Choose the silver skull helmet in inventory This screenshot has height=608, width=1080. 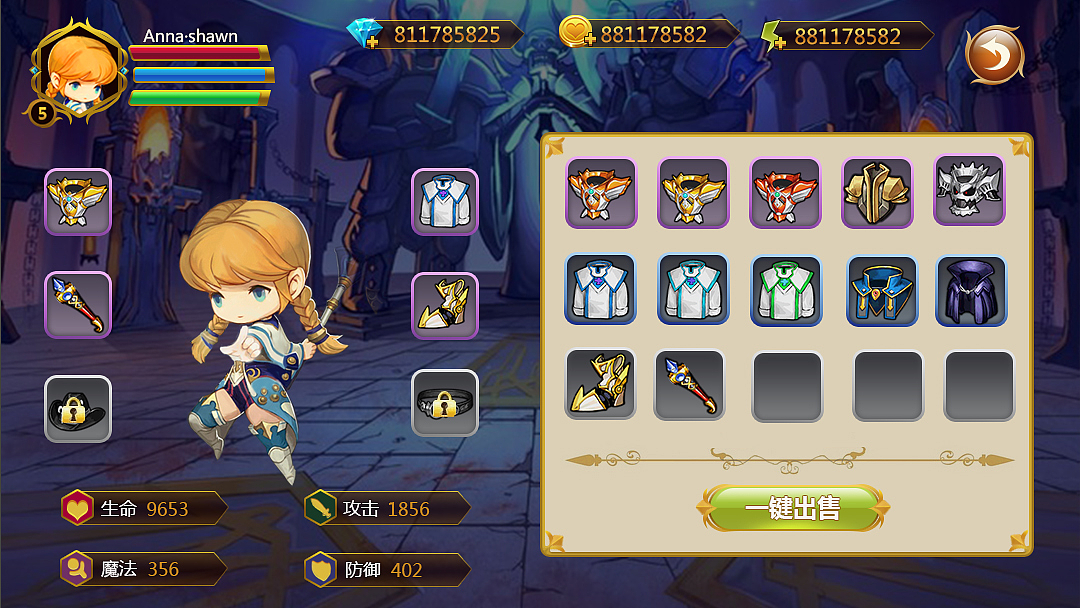click(x=969, y=190)
